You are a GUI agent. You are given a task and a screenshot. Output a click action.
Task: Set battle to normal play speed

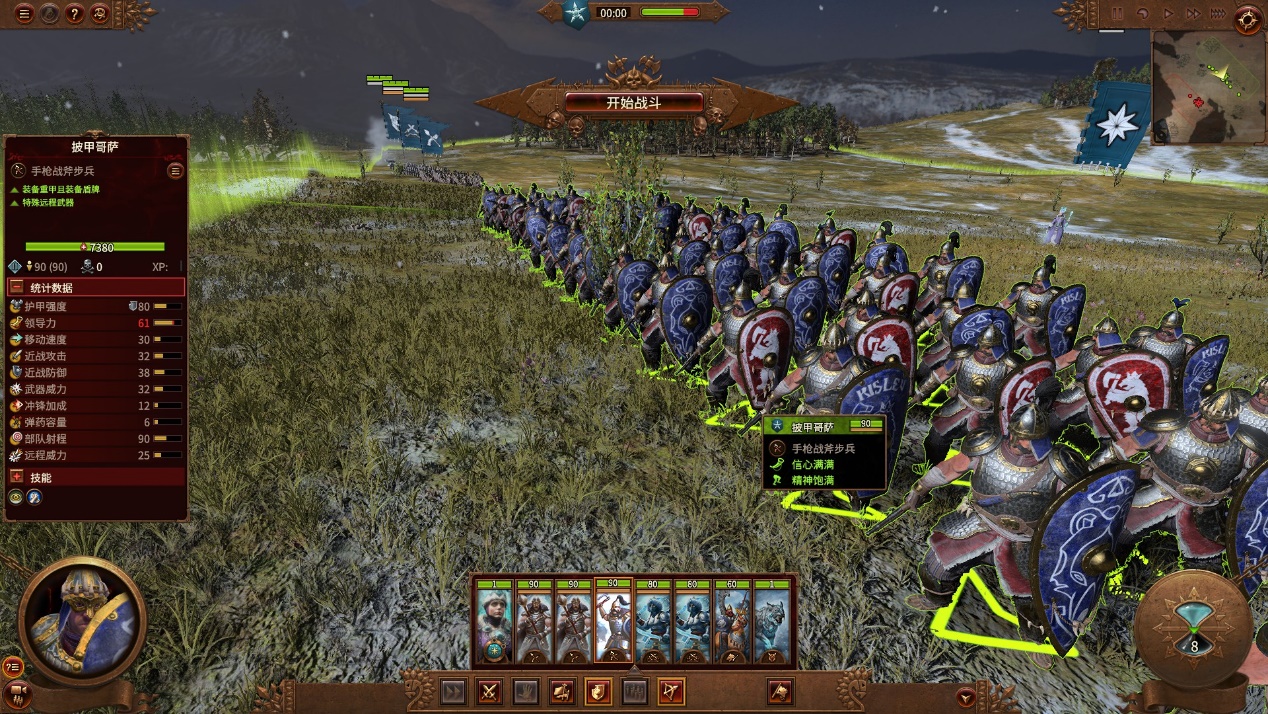[x=1167, y=14]
